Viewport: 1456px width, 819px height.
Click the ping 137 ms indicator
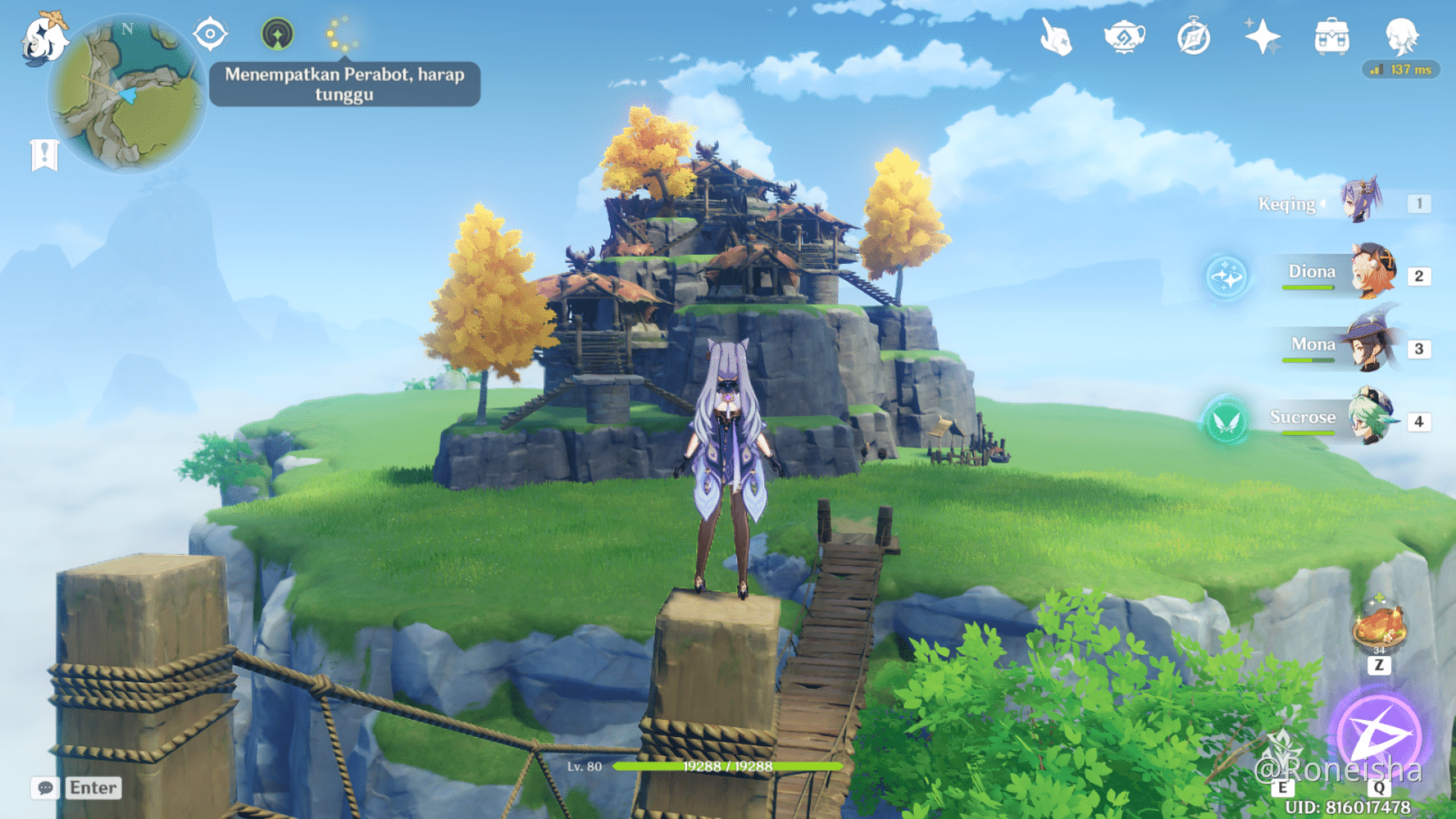tap(1400, 70)
